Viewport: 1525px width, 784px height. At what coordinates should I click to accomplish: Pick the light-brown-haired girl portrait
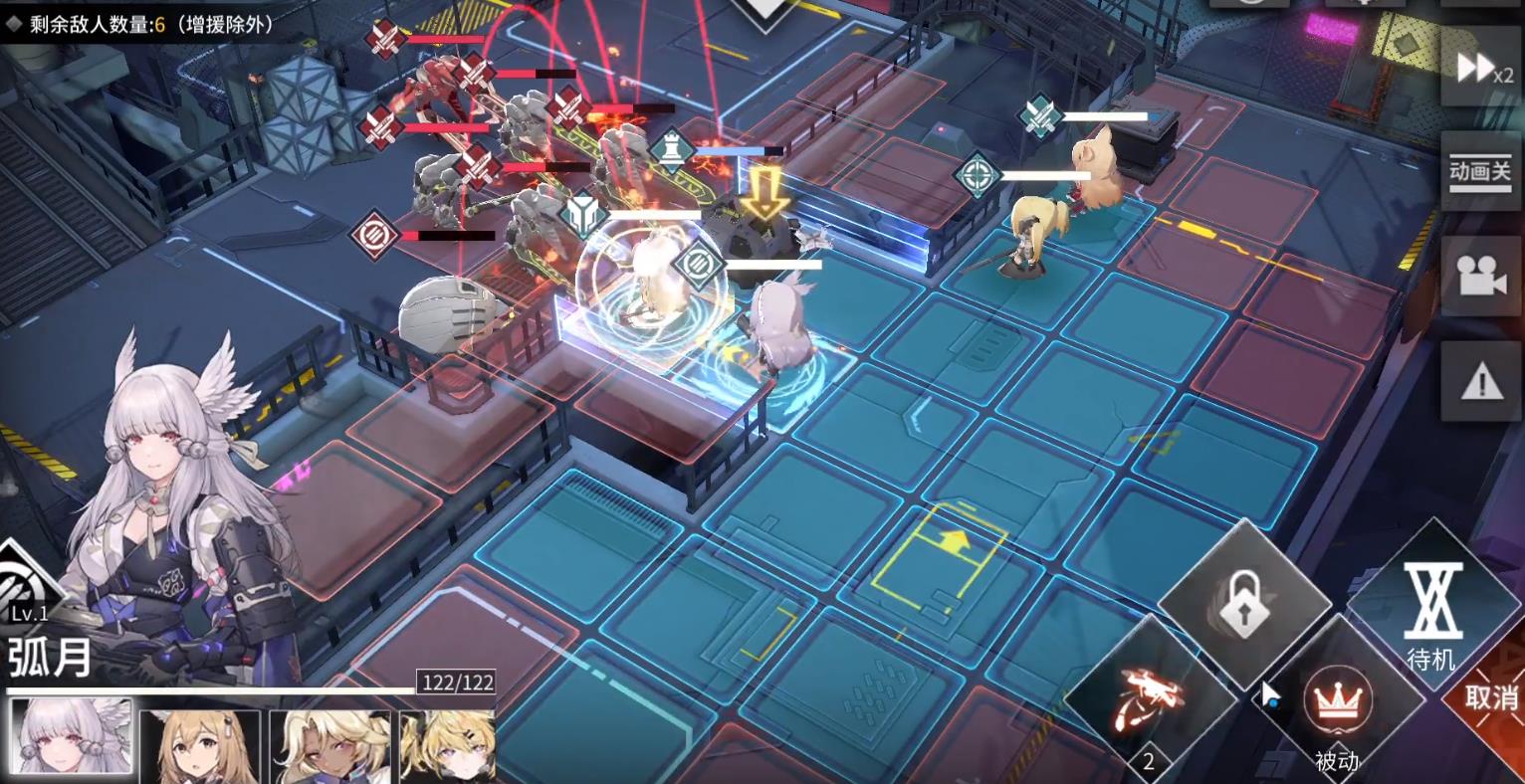tap(200, 744)
